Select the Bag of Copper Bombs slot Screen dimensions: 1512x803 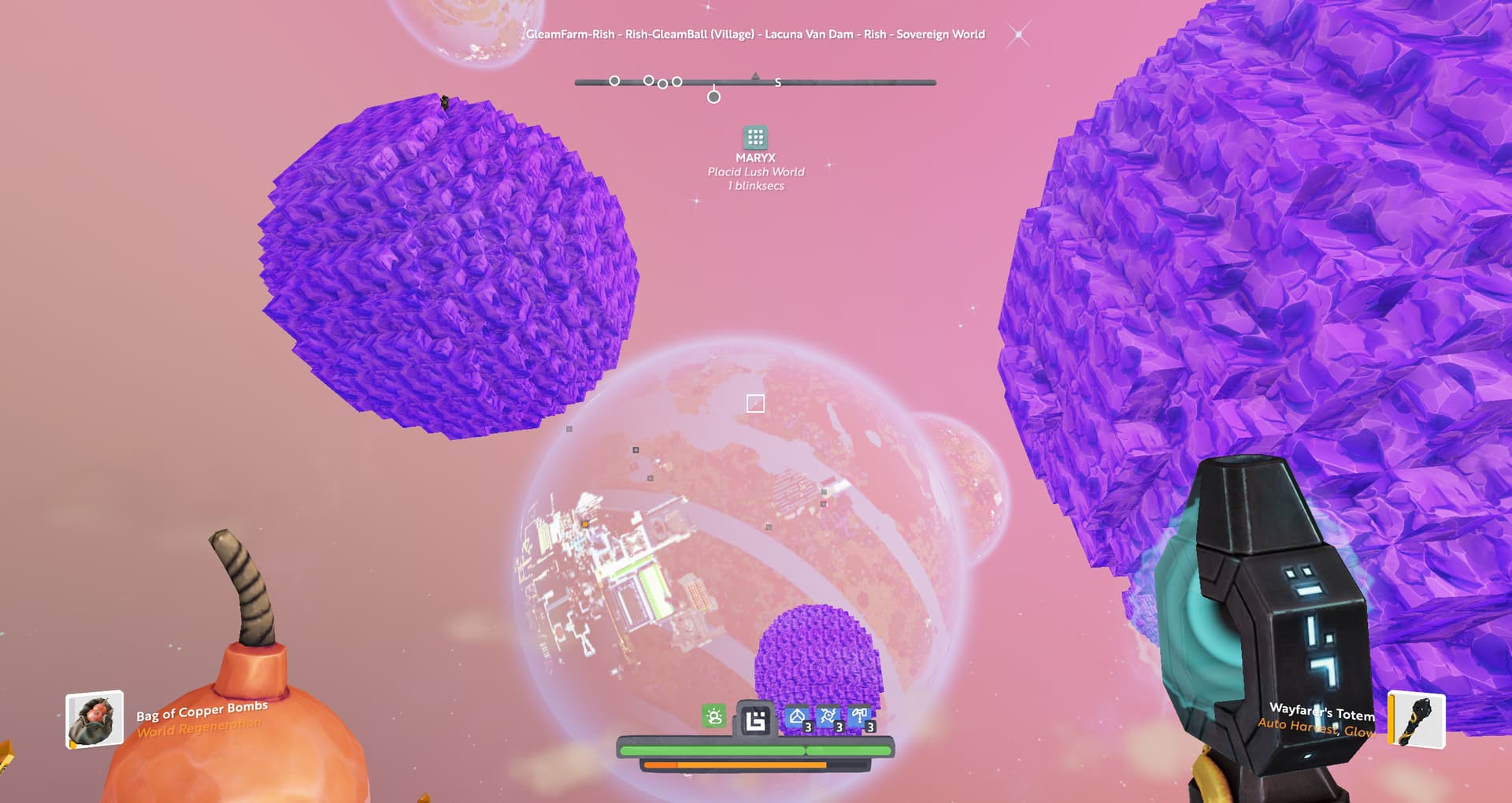94,719
